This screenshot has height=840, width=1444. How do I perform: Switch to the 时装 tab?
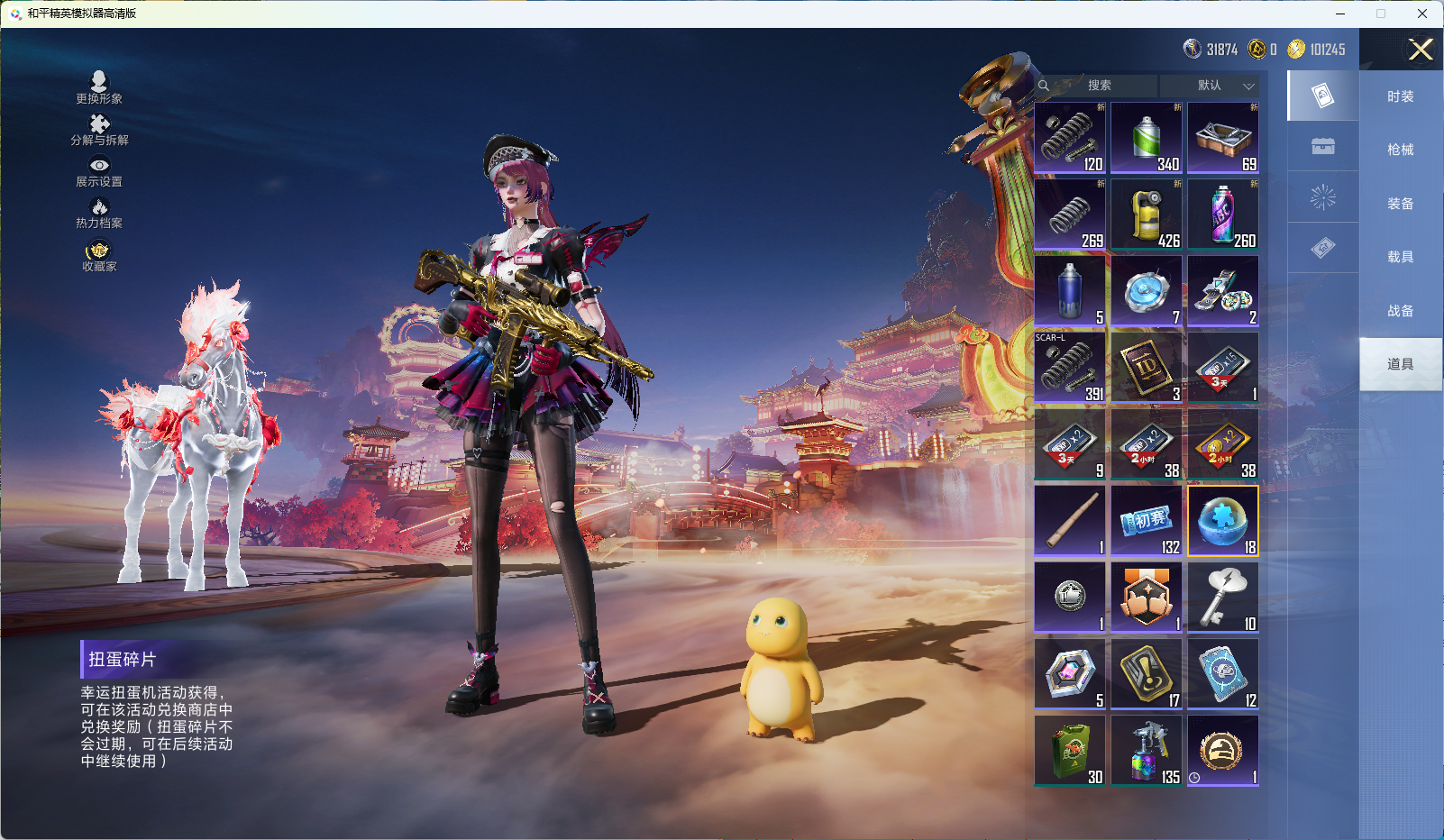[x=1400, y=96]
